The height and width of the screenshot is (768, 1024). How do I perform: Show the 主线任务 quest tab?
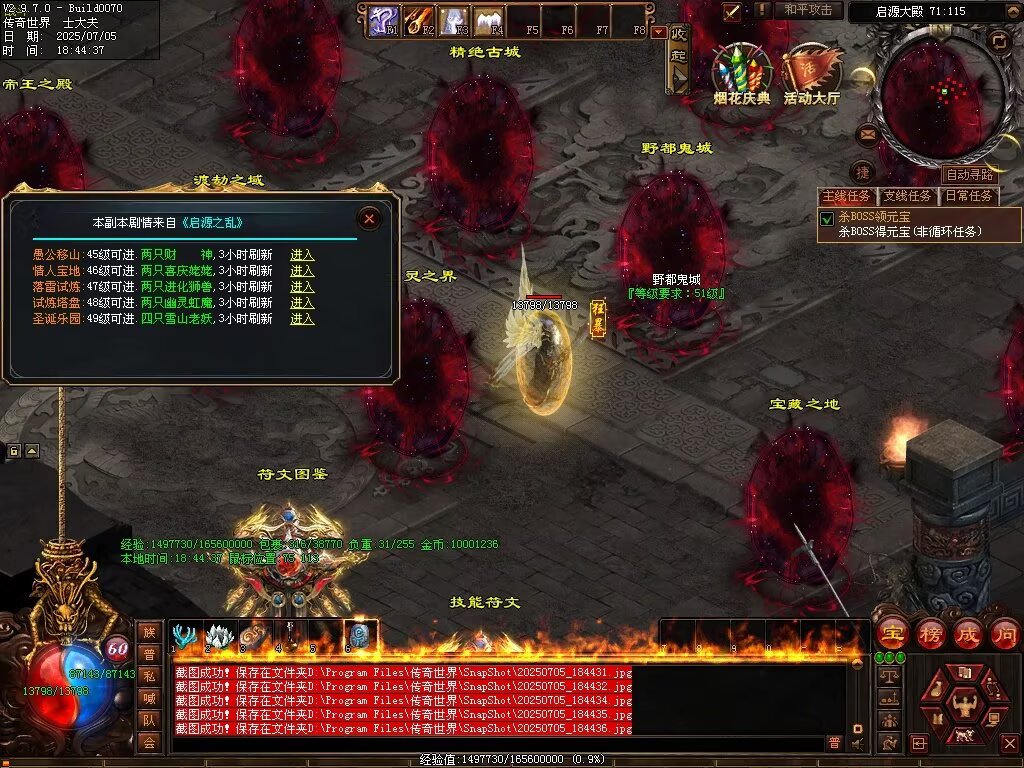pyautogui.click(x=847, y=196)
